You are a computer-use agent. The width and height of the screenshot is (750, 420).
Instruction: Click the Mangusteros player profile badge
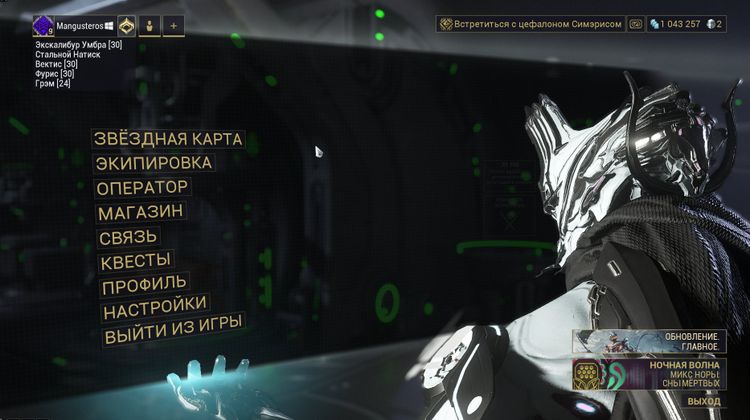coord(73,26)
